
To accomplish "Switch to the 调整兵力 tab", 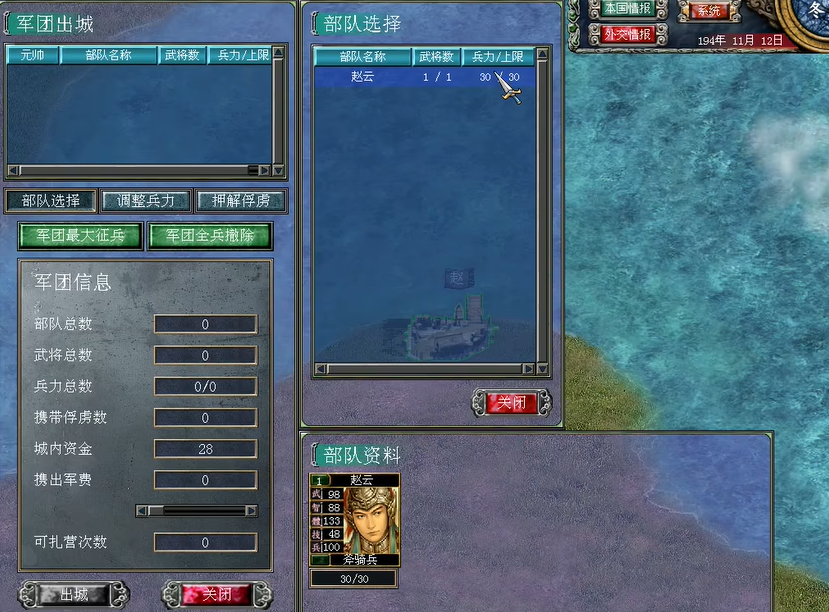I will tap(145, 201).
